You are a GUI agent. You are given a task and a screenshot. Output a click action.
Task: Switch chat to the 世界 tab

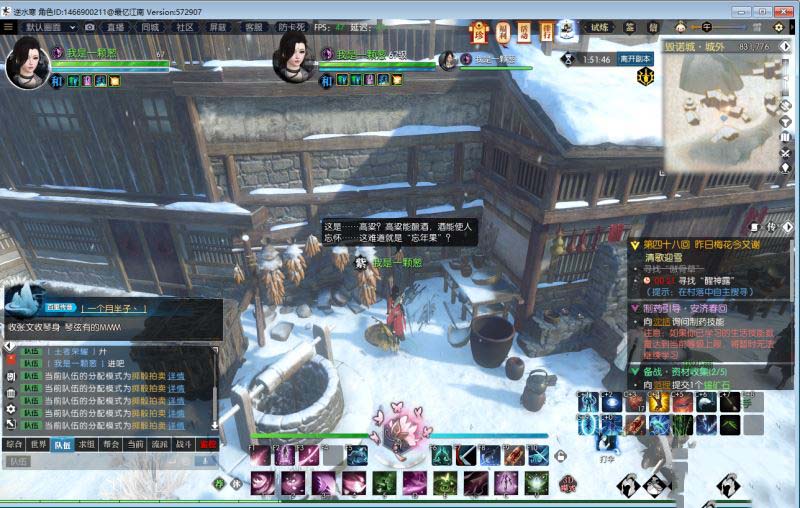point(38,443)
